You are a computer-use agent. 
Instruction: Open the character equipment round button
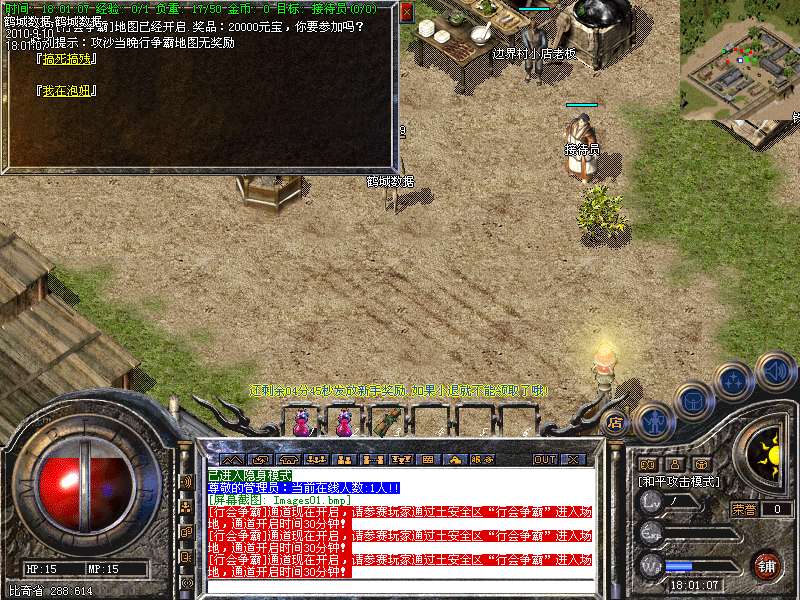(x=652, y=421)
